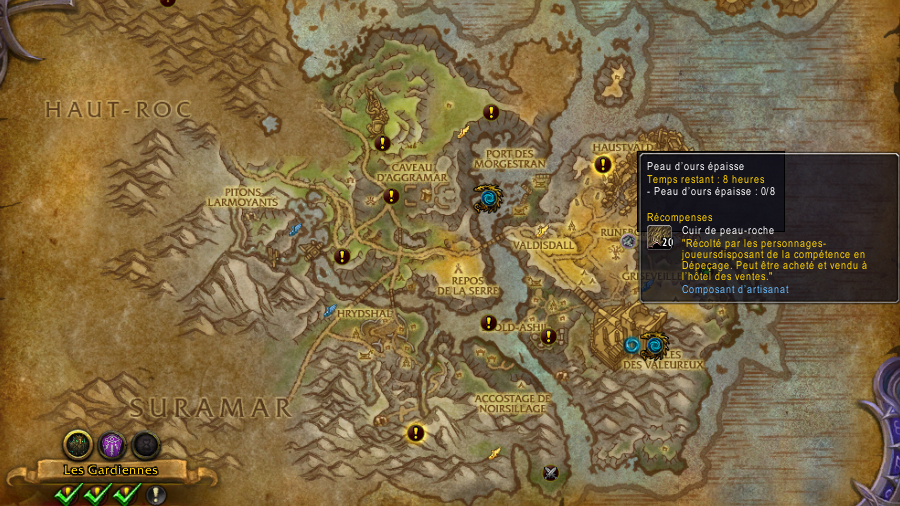This screenshot has height=506, width=900.
Task: Click the highlighted world quest marker at Haustvald
Action: click(603, 165)
